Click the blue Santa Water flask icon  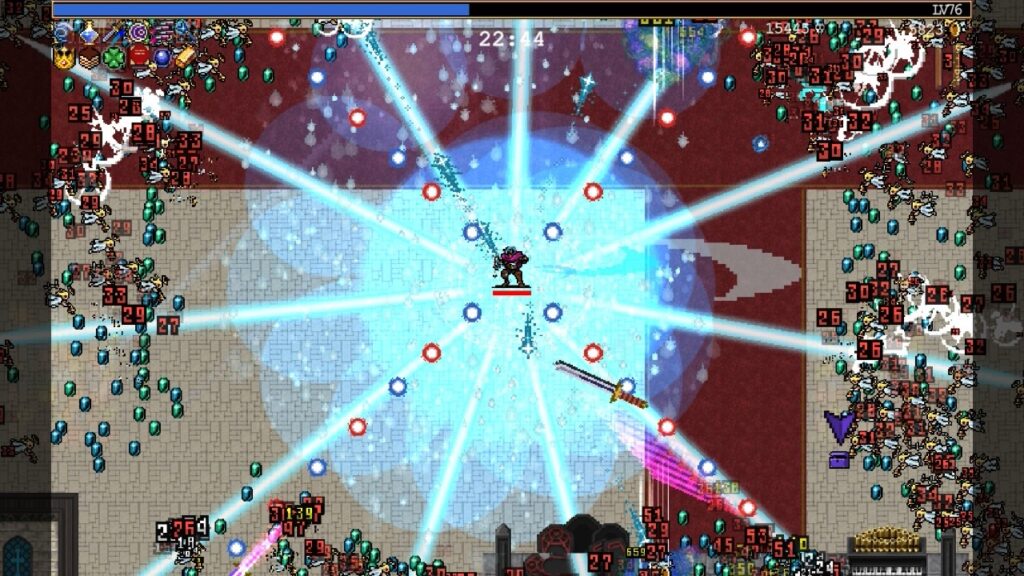89,33
